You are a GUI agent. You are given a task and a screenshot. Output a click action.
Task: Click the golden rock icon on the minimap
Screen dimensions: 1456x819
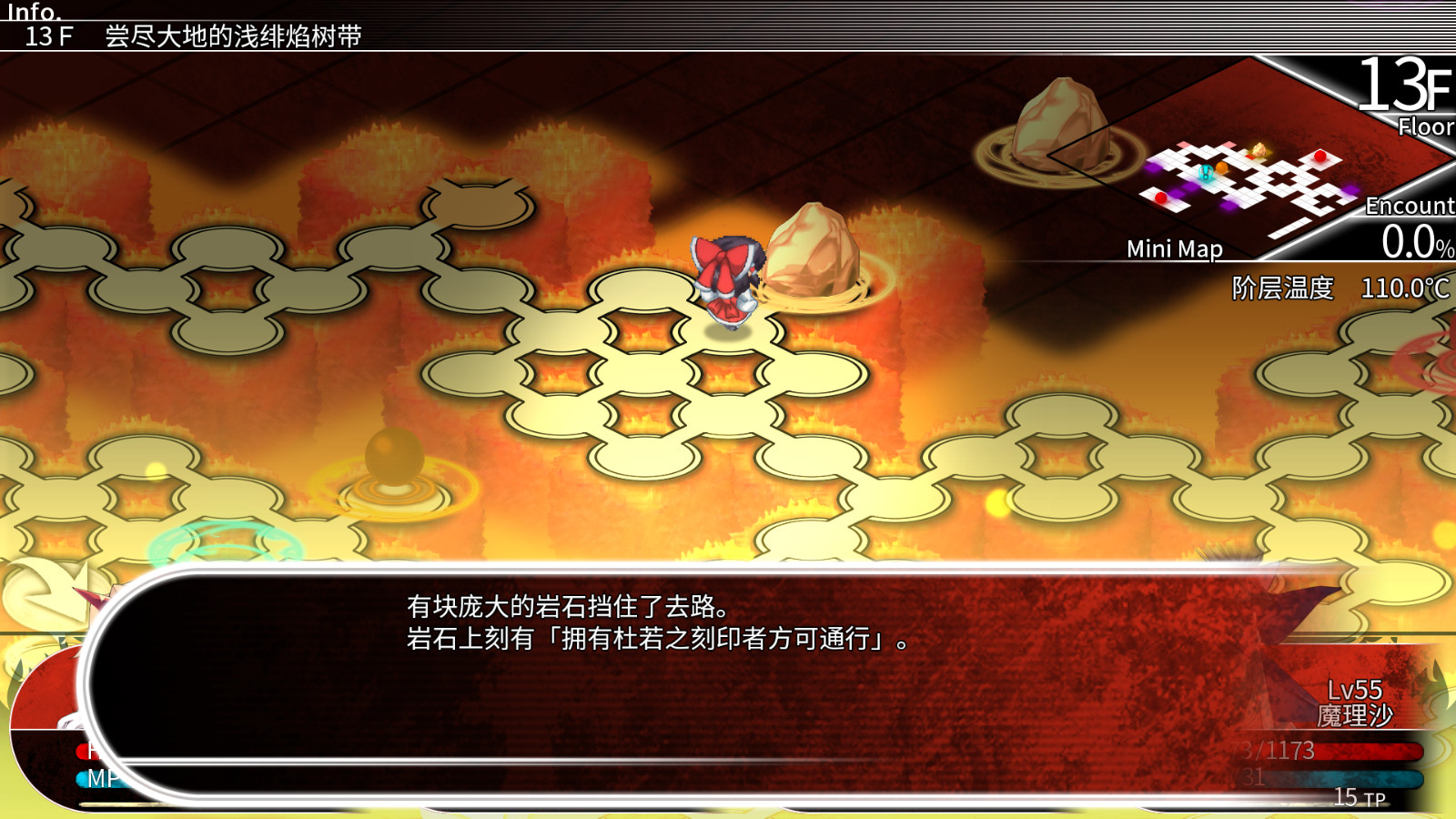[x=1259, y=148]
